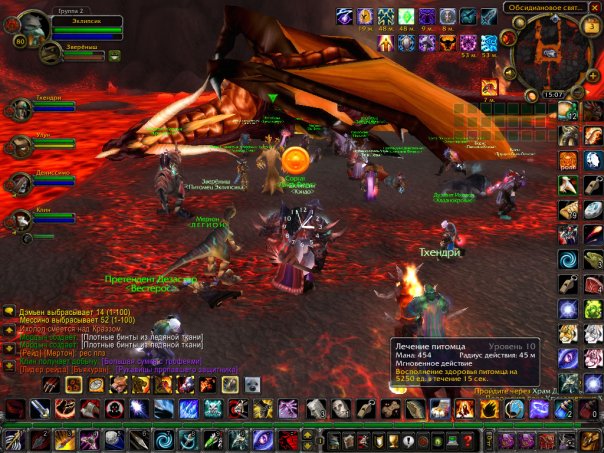Click the green gem buff icon
The width and height of the screenshot is (604, 453).
407,15
